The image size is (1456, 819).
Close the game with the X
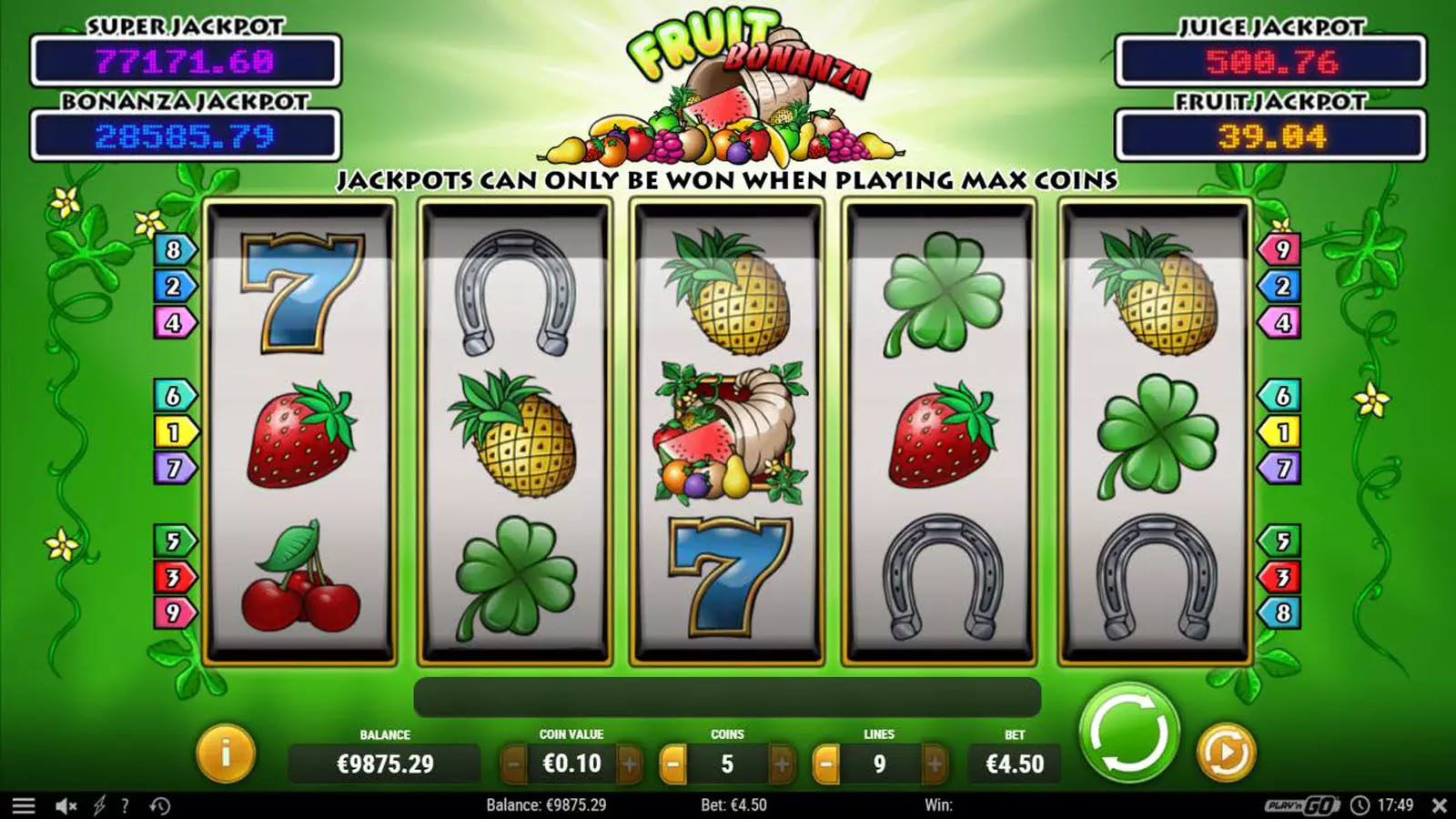(1439, 805)
